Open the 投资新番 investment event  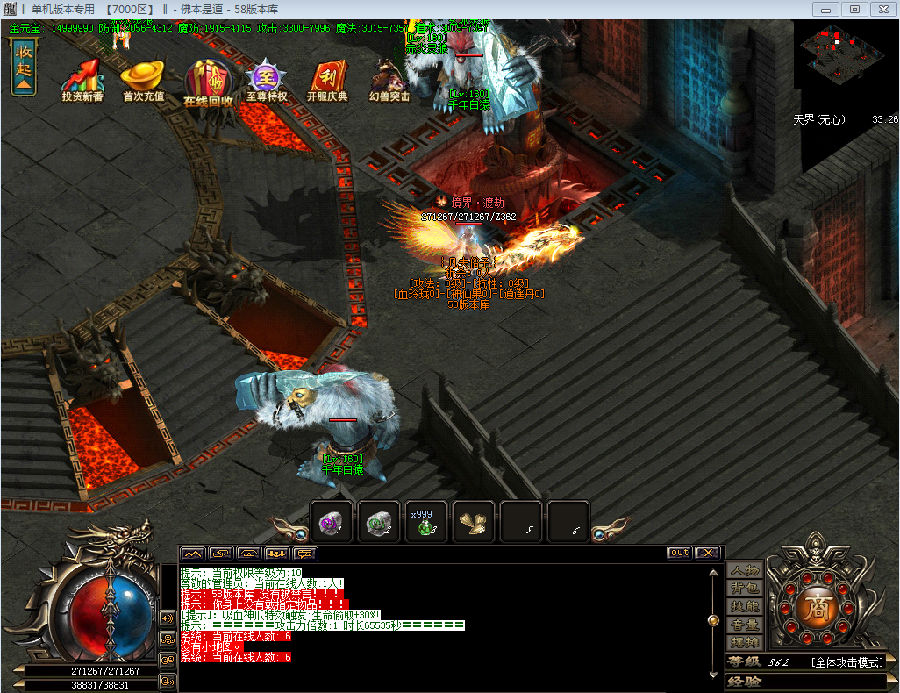(x=82, y=78)
